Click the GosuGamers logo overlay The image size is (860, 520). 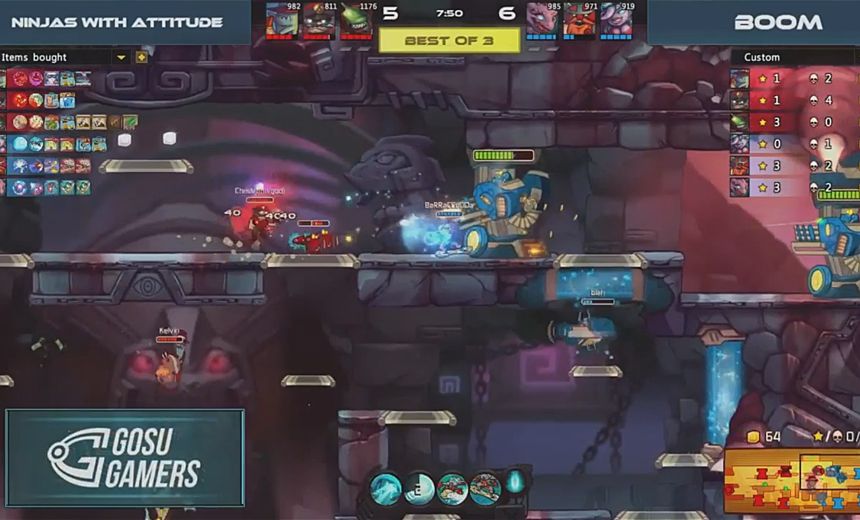coord(125,458)
